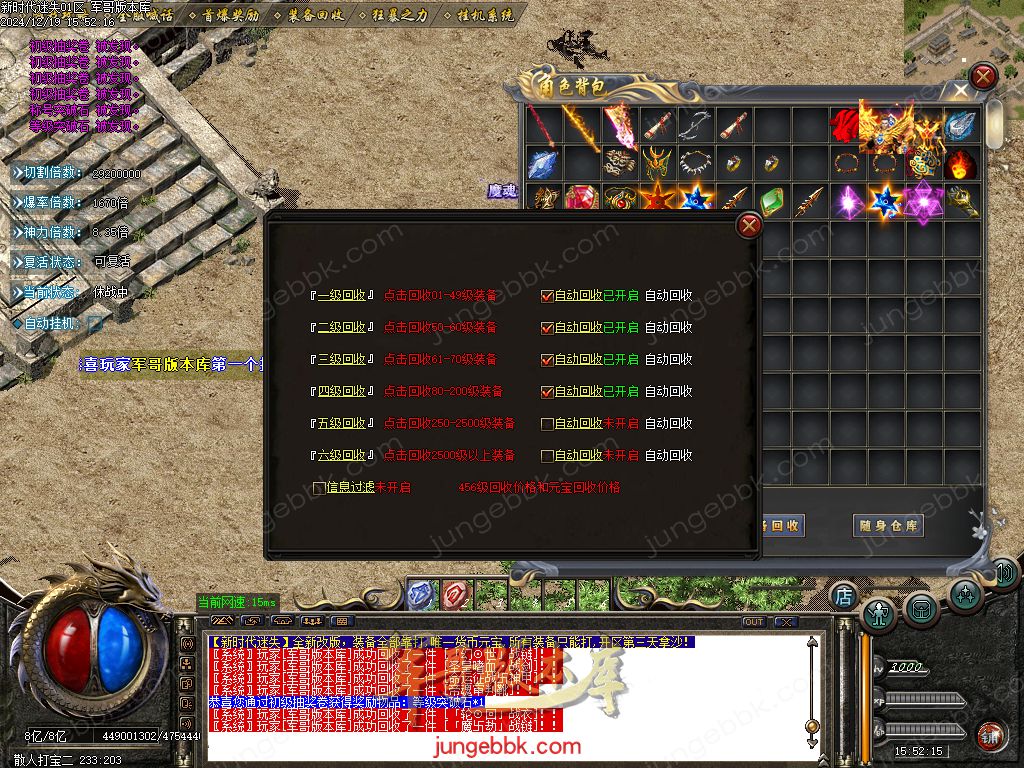The height and width of the screenshot is (768, 1024).
Task: Select the green gem in the bag
Action: (x=770, y=201)
